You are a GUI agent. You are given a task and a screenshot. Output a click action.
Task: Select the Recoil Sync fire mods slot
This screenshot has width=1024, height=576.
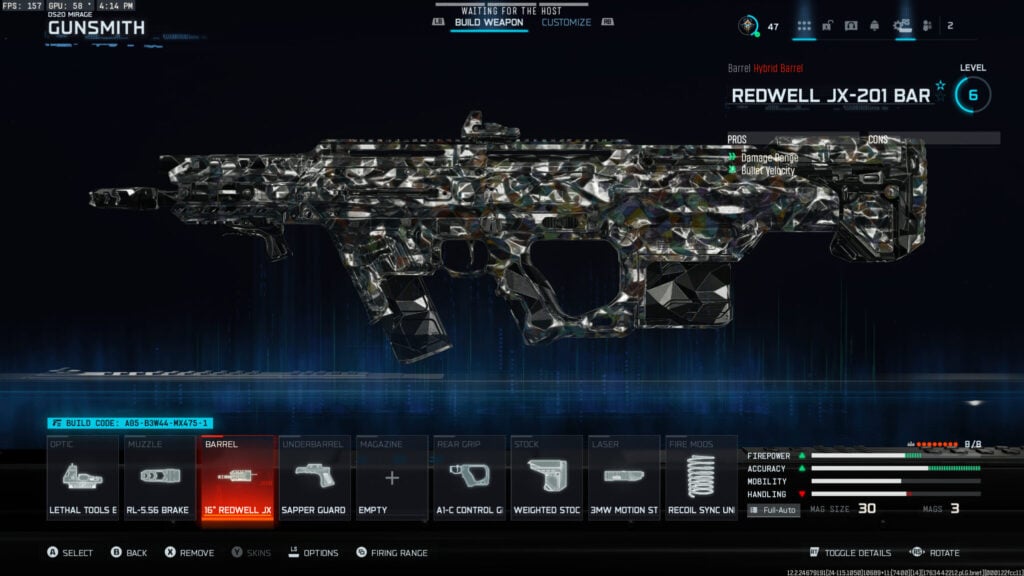click(x=700, y=478)
